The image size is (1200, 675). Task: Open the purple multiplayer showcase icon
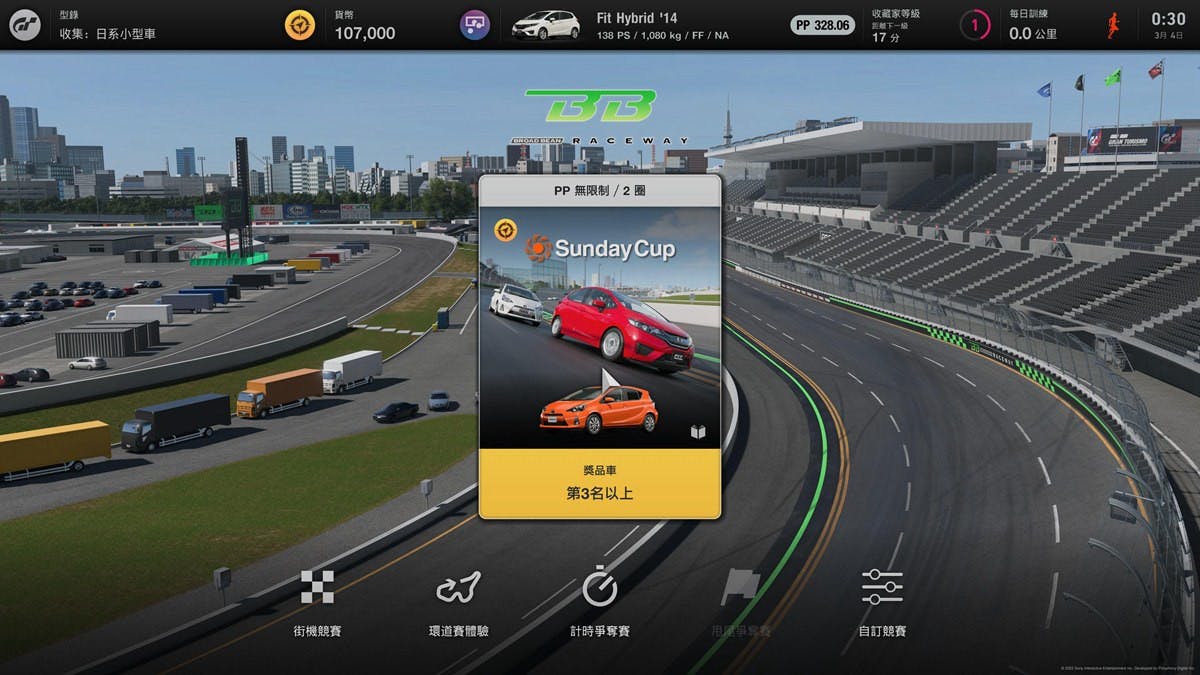(x=474, y=25)
